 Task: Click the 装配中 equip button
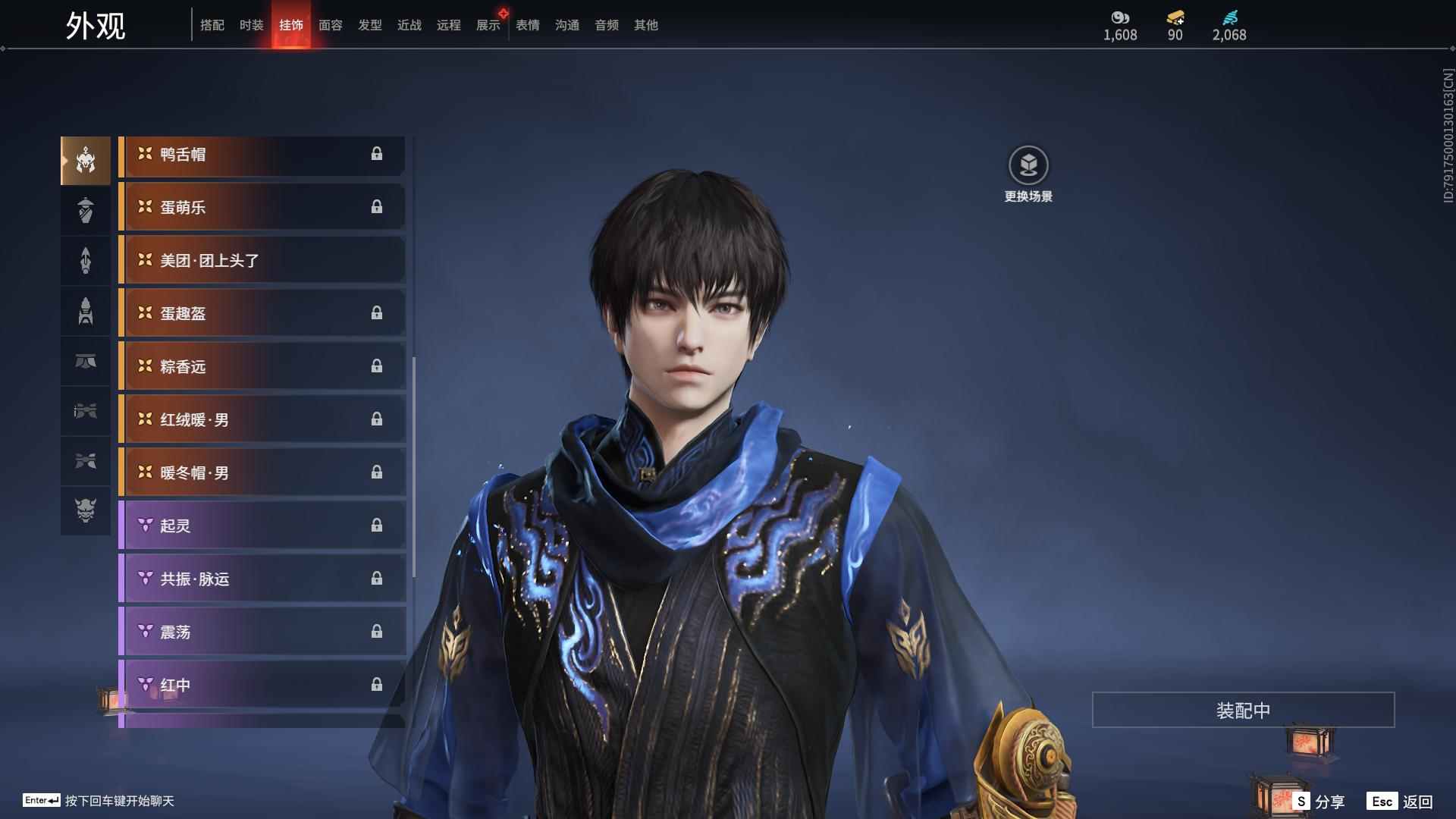tap(1243, 711)
